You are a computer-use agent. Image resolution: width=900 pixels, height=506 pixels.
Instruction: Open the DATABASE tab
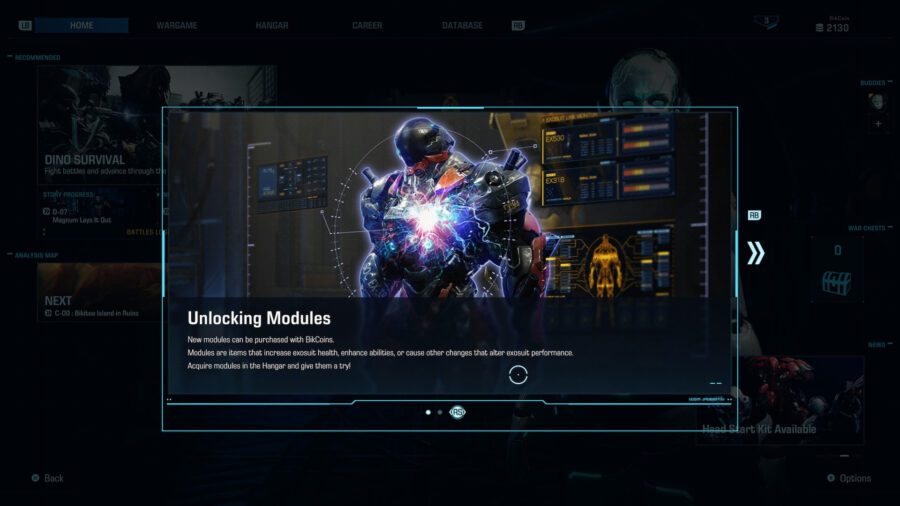[x=462, y=25]
